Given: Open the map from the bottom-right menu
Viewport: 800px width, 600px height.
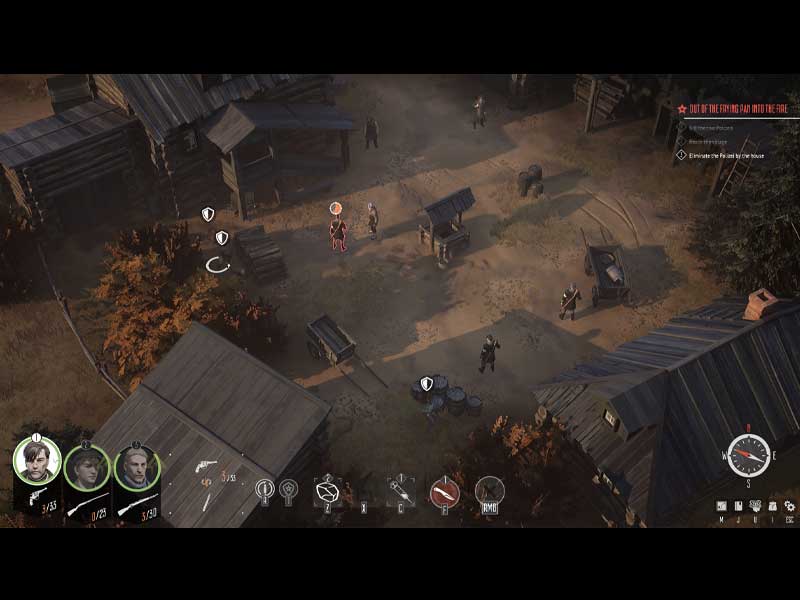Looking at the screenshot, I should tap(722, 506).
